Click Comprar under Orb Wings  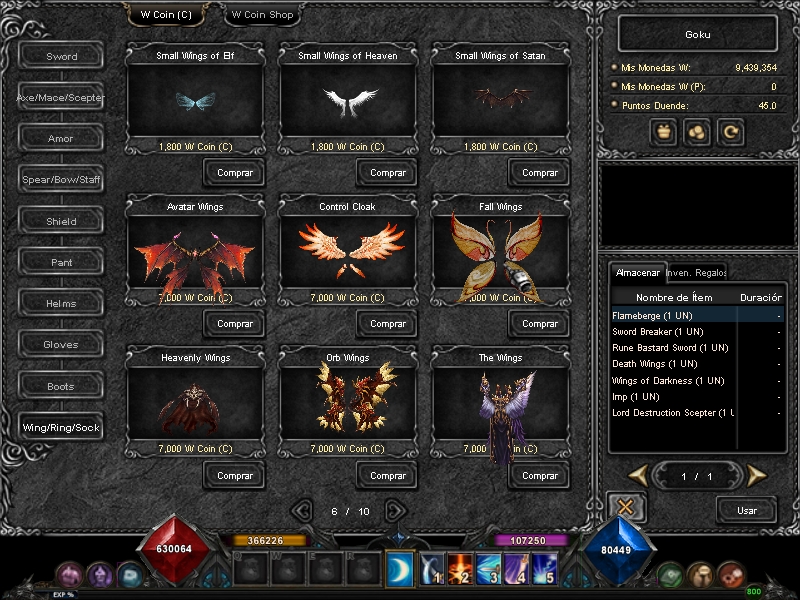point(388,476)
